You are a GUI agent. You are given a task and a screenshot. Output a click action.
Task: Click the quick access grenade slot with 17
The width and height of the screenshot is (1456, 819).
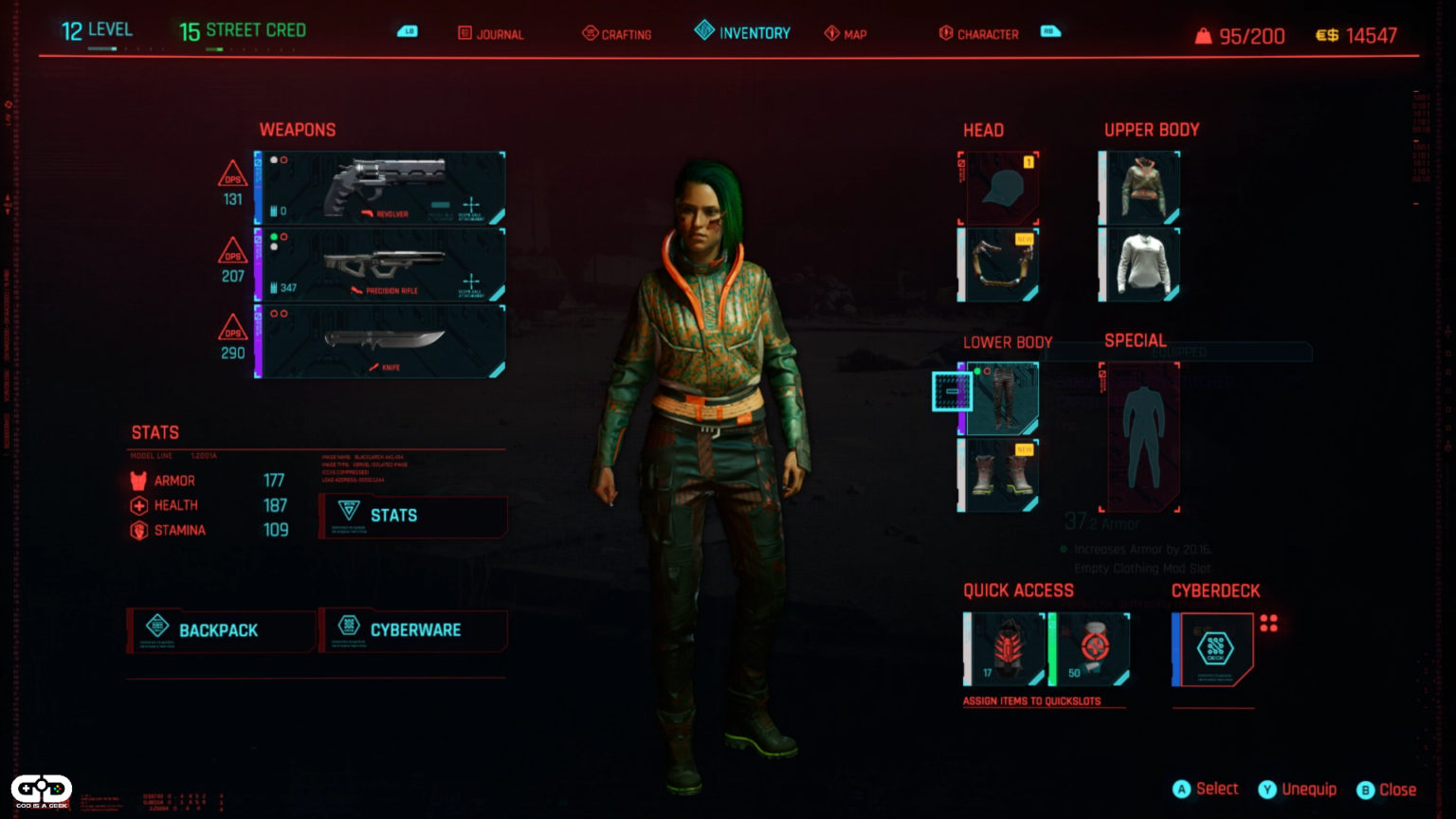click(1001, 647)
